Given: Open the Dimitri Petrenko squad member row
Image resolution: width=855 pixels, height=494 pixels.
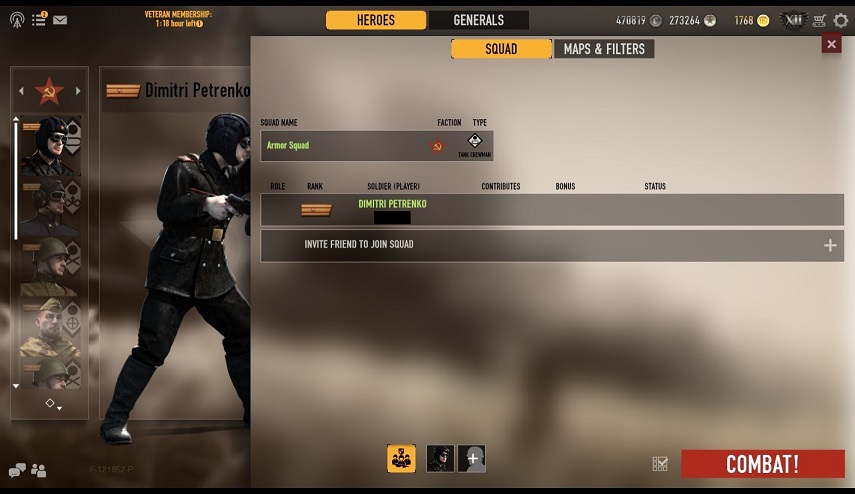Looking at the screenshot, I should click(552, 210).
